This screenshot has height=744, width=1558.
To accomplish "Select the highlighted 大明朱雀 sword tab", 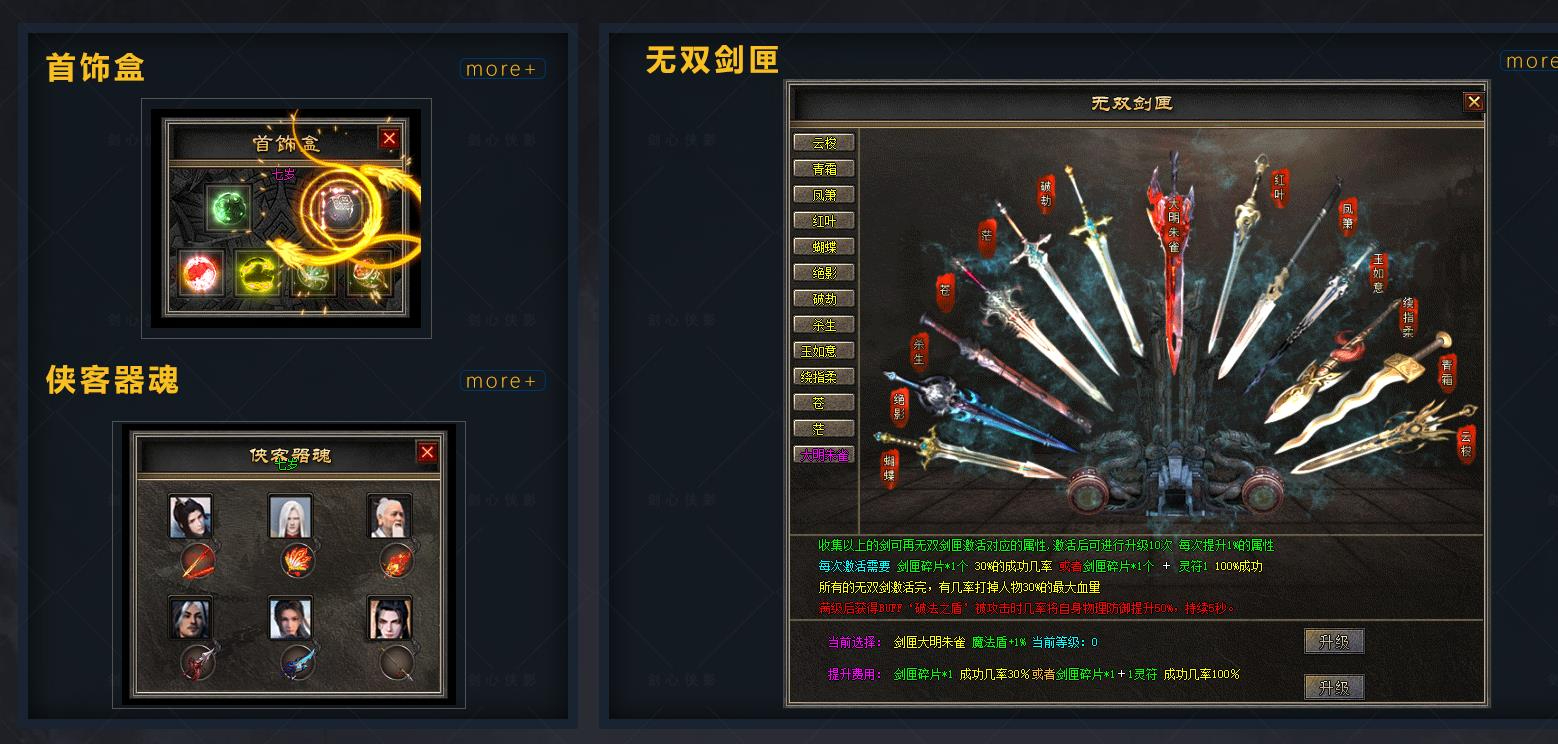I will 823,454.
